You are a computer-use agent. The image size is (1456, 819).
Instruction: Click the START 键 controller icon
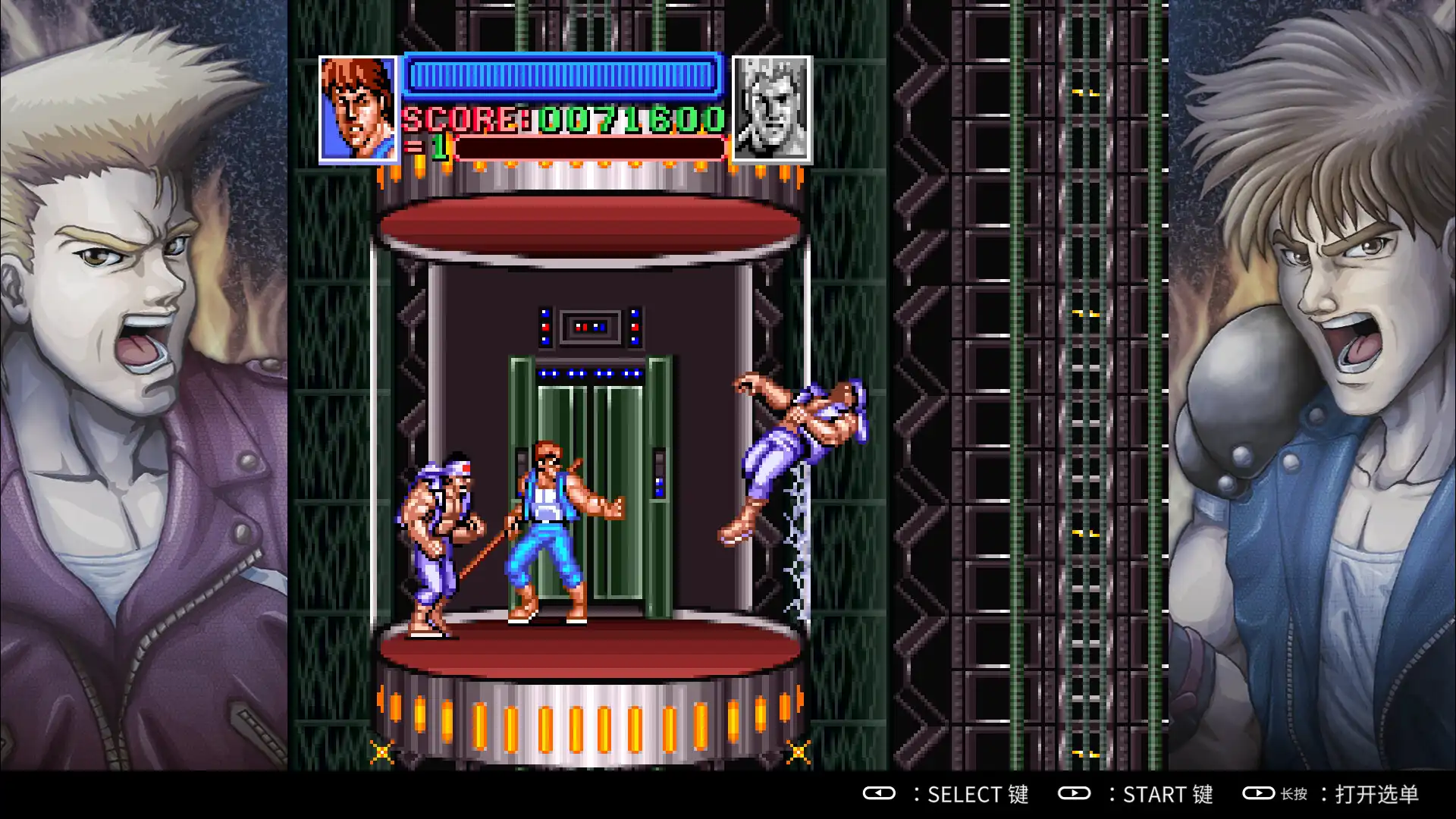coord(1075,795)
